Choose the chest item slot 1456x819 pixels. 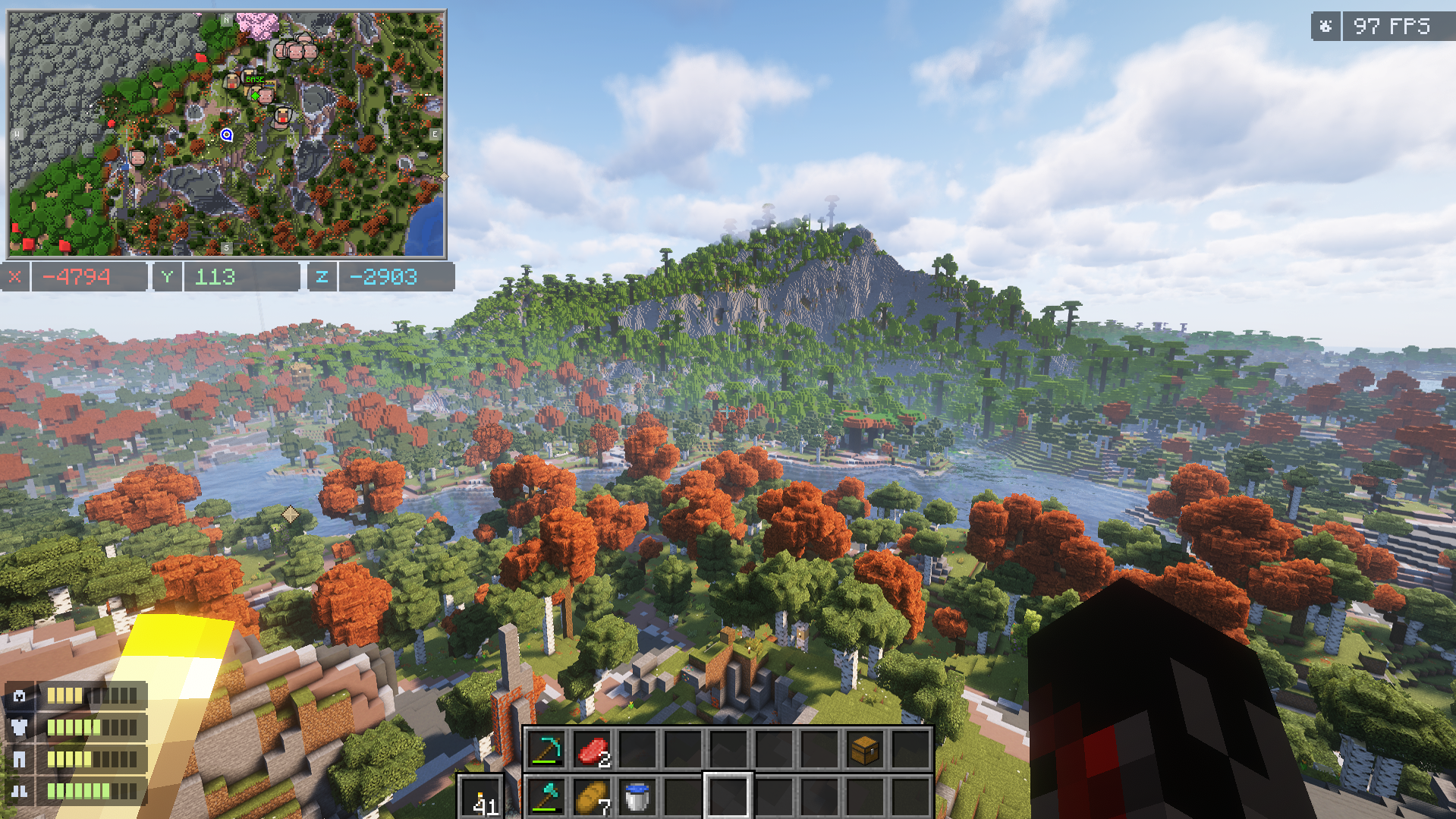pyautogui.click(x=865, y=750)
